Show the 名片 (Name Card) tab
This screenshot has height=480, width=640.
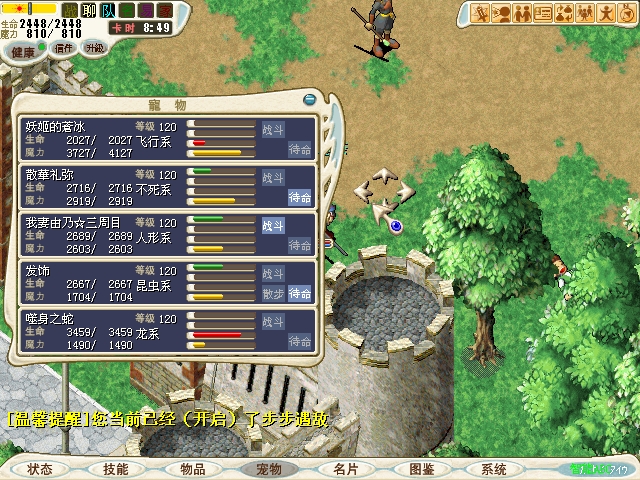(346, 469)
